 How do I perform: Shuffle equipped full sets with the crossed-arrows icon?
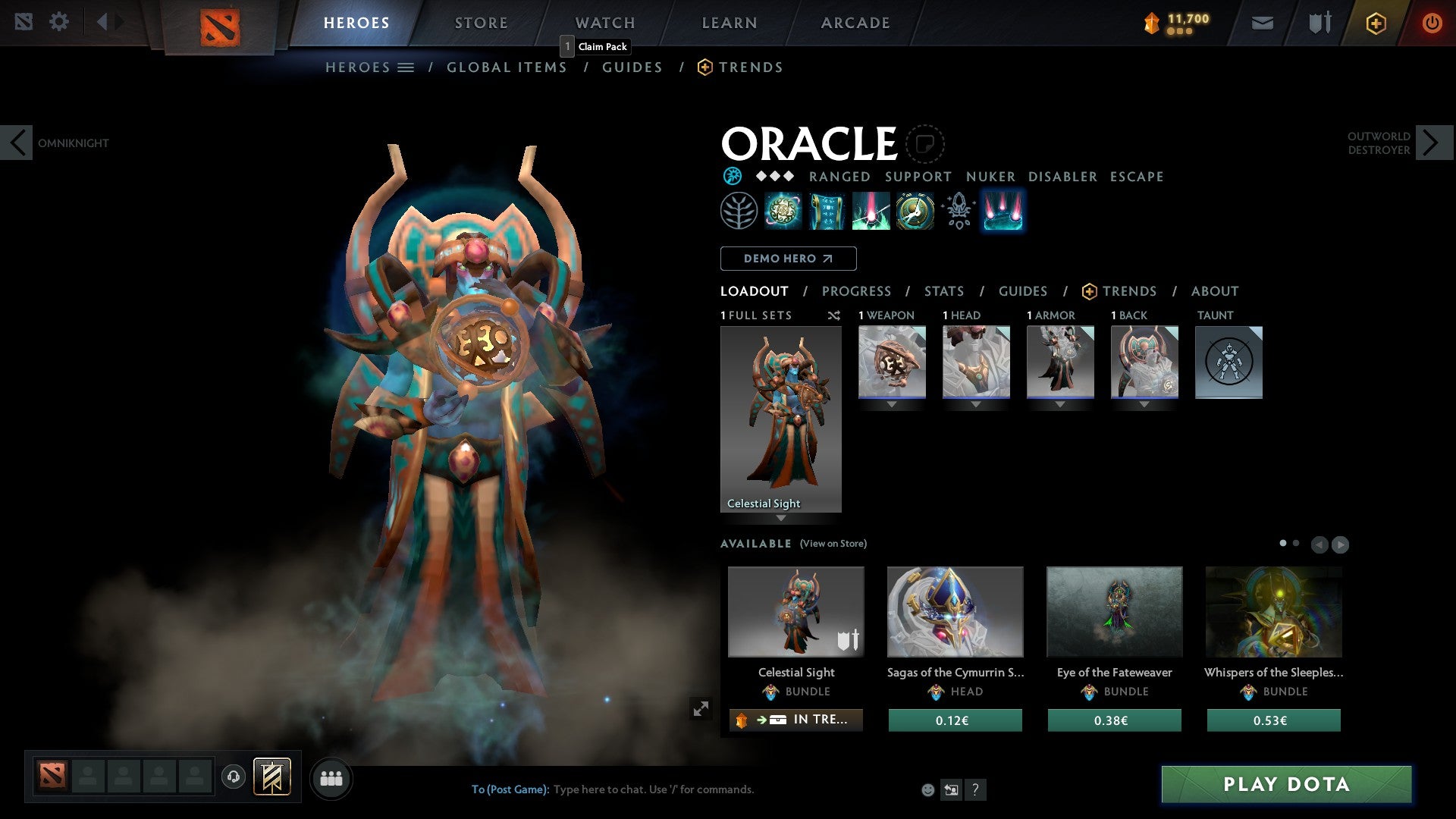[834, 315]
